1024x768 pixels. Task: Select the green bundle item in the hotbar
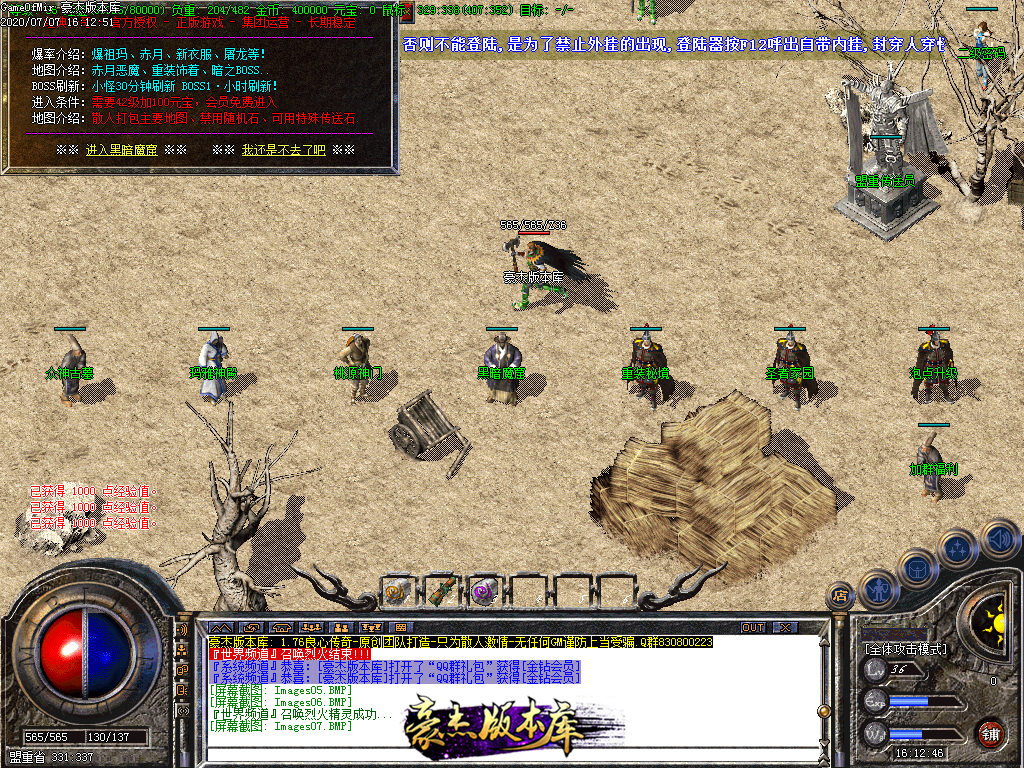pyautogui.click(x=441, y=592)
